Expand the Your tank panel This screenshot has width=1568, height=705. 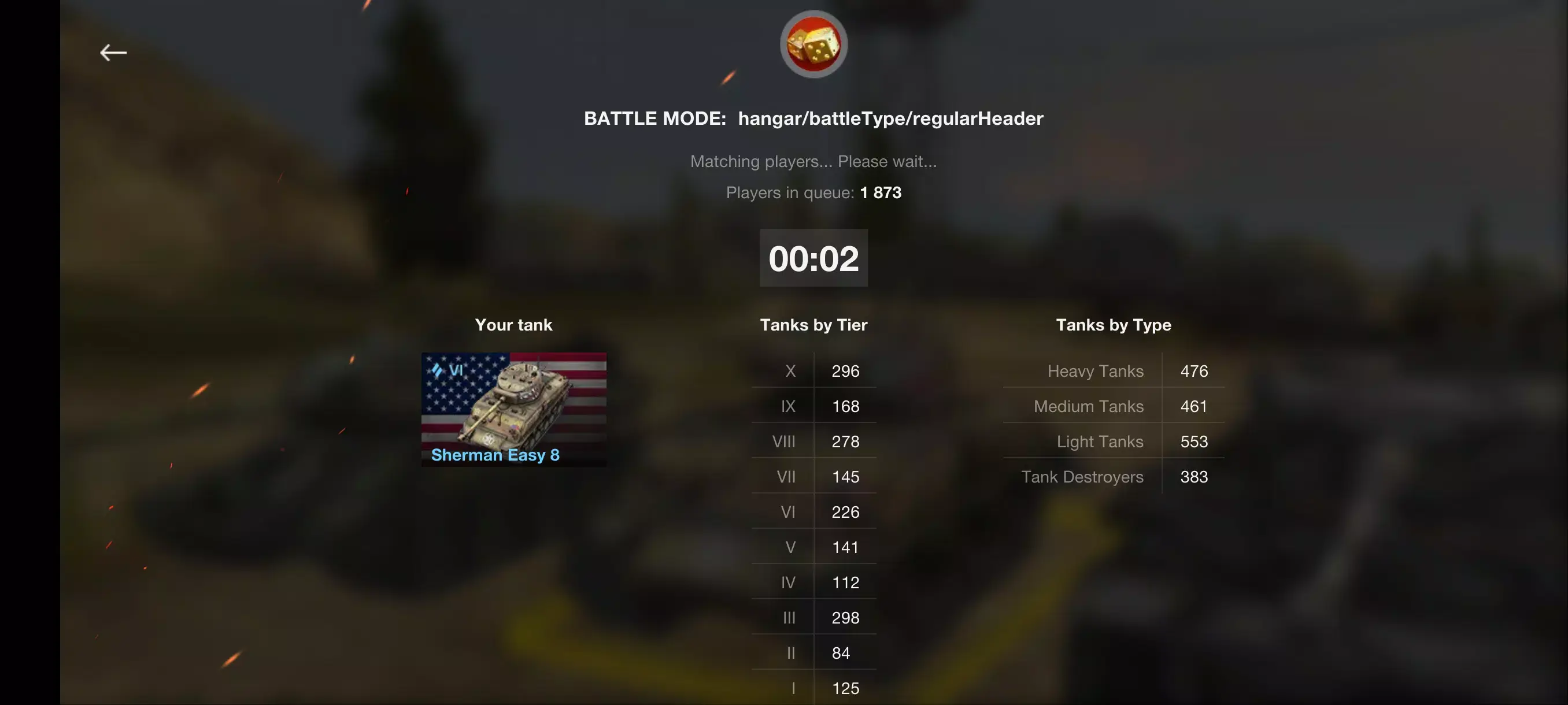514,325
